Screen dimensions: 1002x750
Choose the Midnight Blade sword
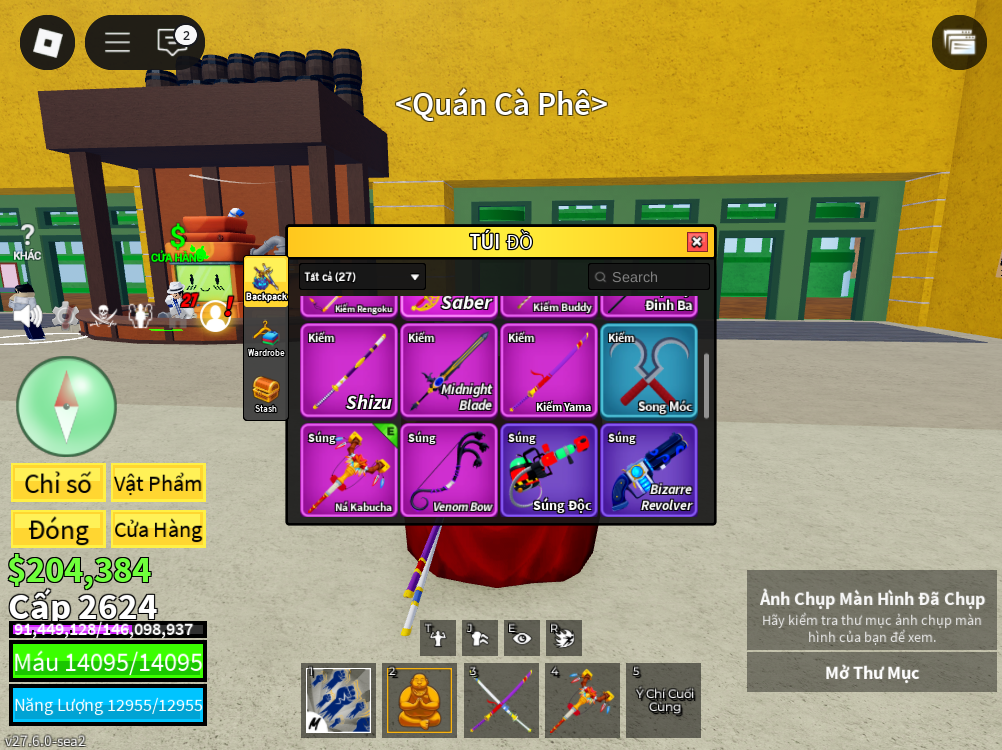(x=449, y=370)
